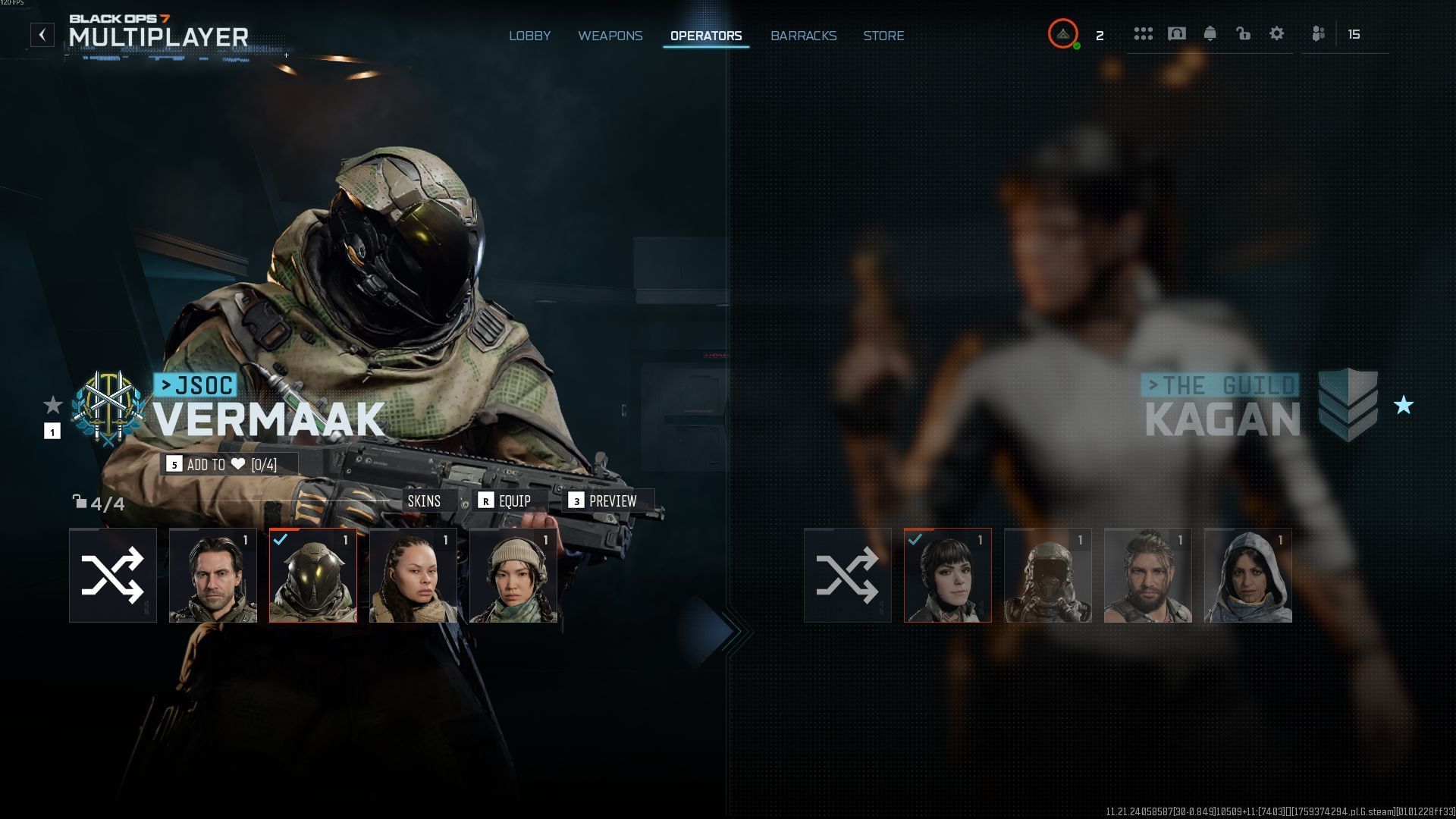Open the friends list icon
This screenshot has height=819, width=1456.
tap(1319, 34)
